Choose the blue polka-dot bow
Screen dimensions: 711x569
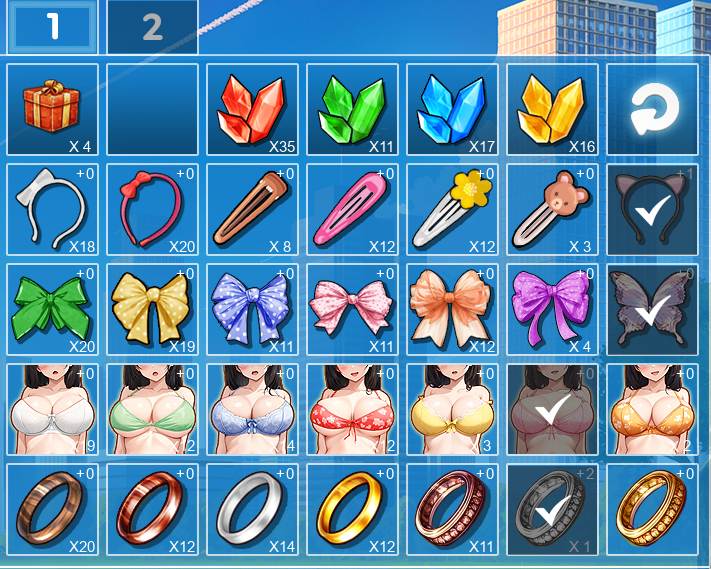click(x=252, y=310)
